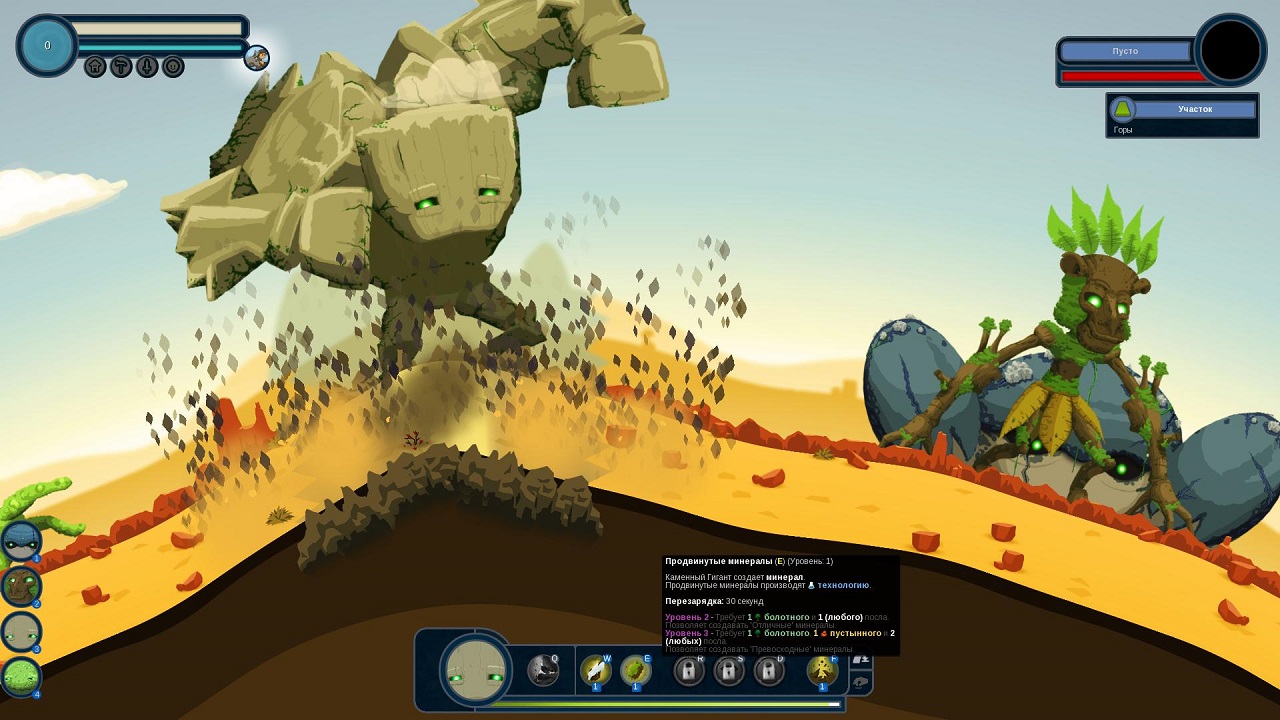Open the Участок patch info panel

point(1183,115)
